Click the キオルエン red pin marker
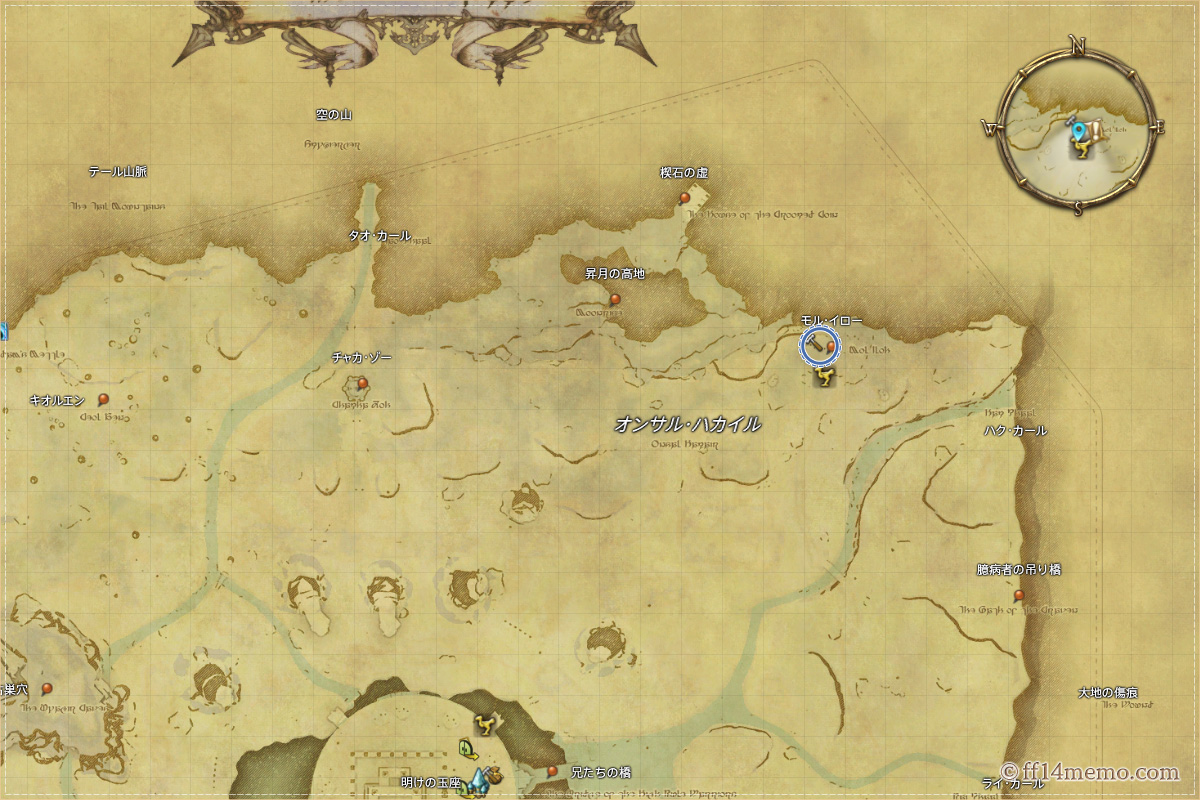The width and height of the screenshot is (1200, 800). (x=103, y=399)
